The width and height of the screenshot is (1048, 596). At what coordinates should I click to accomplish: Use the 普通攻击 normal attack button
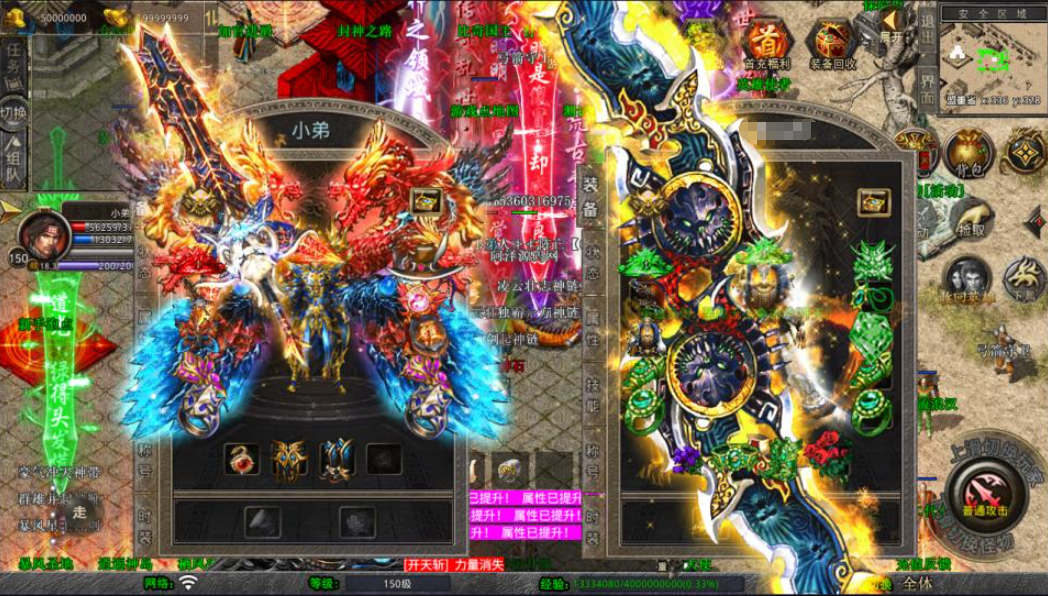984,490
